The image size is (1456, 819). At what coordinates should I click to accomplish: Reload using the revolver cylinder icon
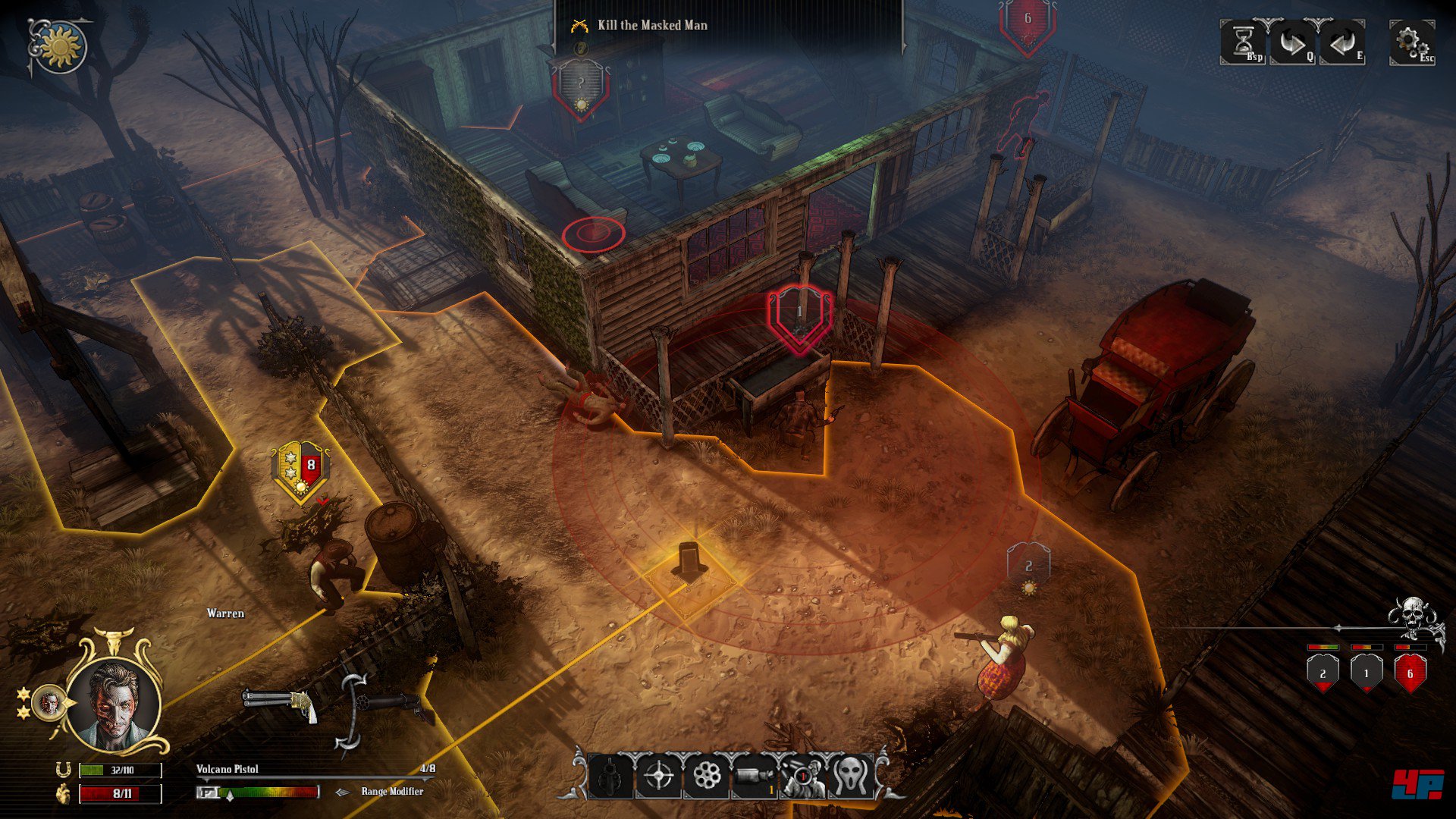(707, 776)
